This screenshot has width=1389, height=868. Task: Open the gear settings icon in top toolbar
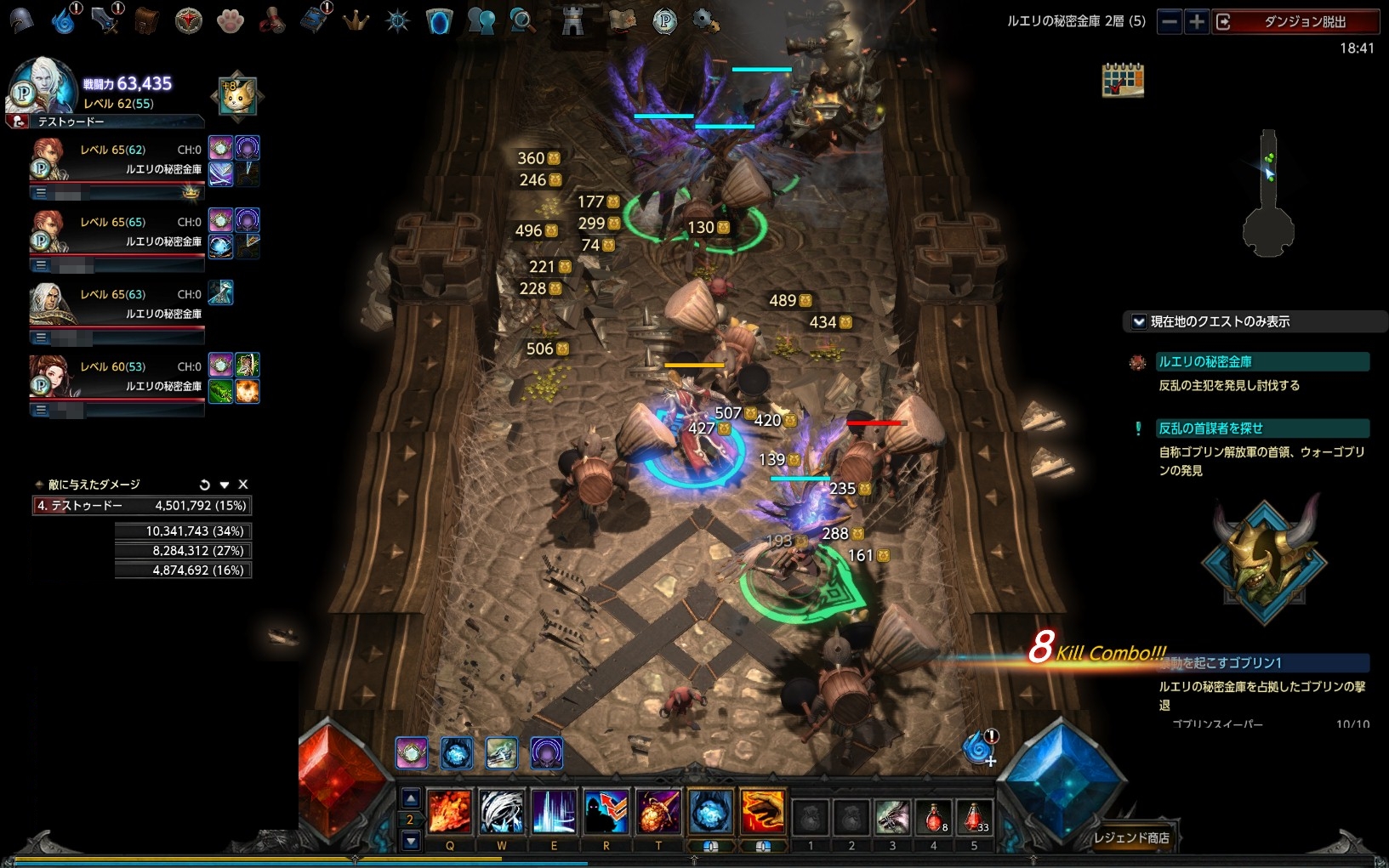coord(705,21)
